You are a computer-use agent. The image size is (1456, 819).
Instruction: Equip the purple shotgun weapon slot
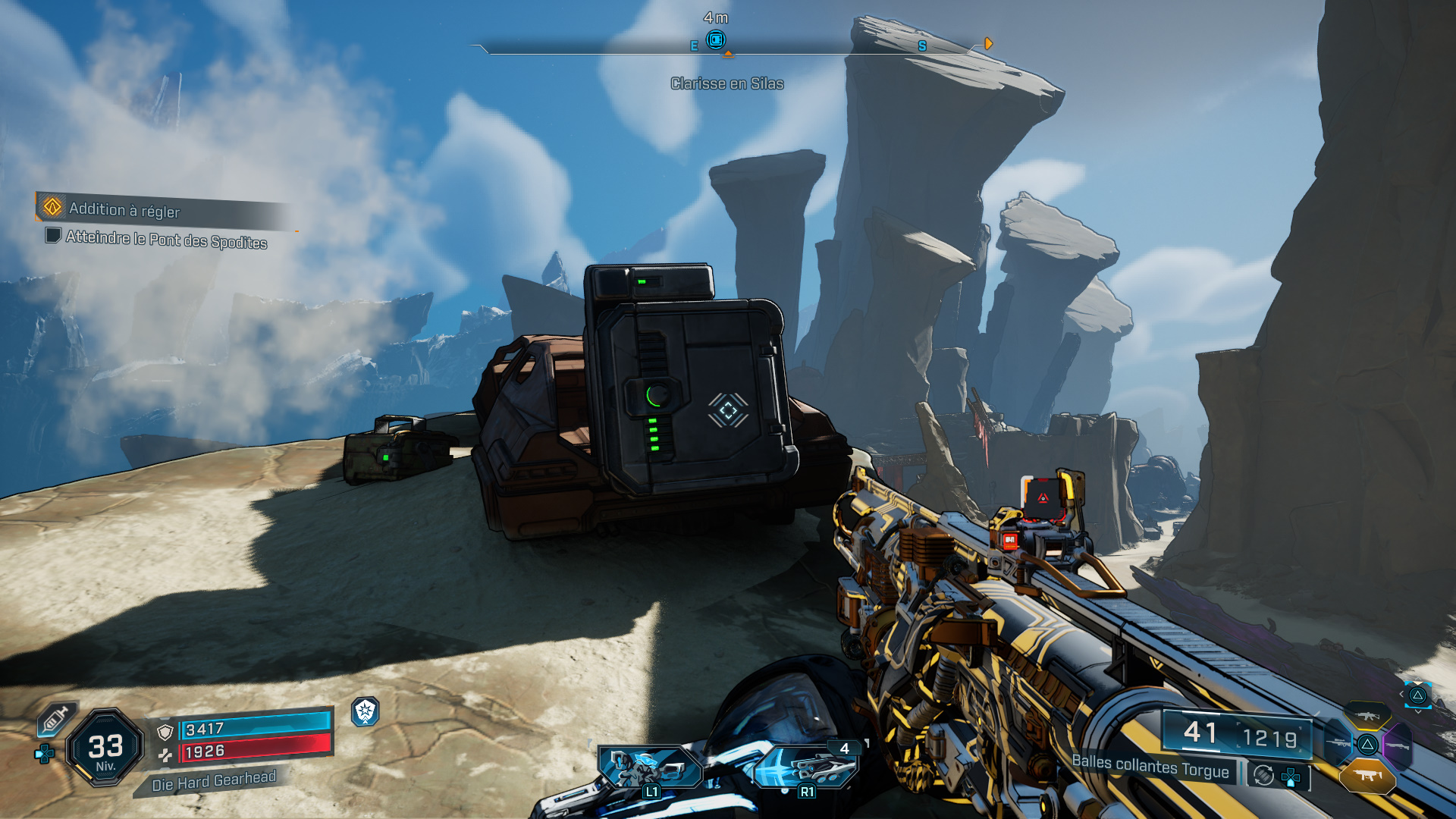1398,746
